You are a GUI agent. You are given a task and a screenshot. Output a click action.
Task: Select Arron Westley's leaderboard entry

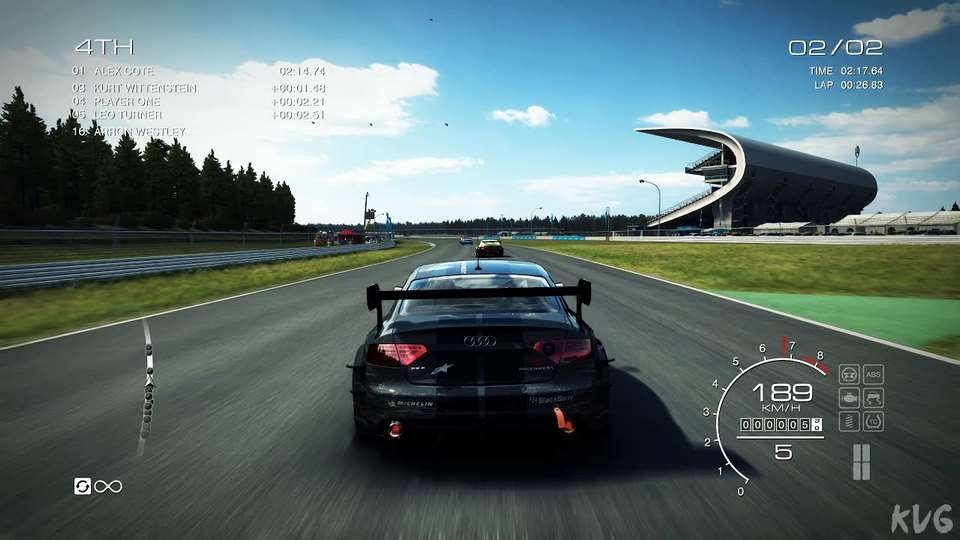coord(137,131)
